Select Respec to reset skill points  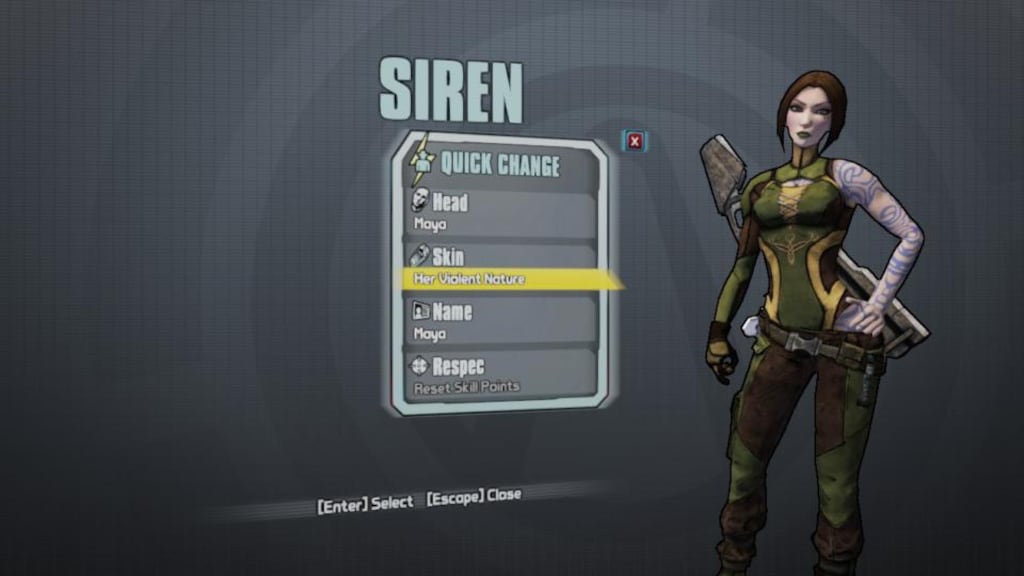500,375
